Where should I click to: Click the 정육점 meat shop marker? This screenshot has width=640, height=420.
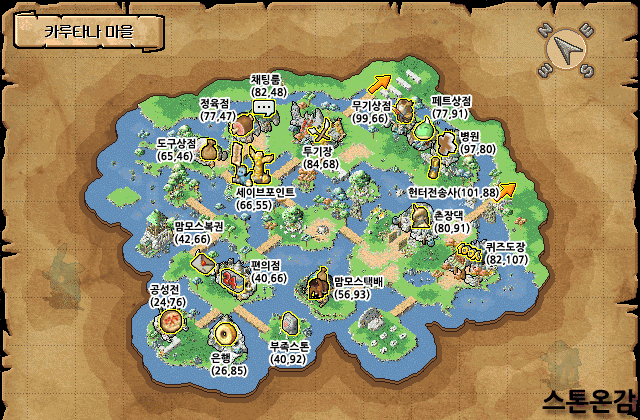click(x=244, y=127)
